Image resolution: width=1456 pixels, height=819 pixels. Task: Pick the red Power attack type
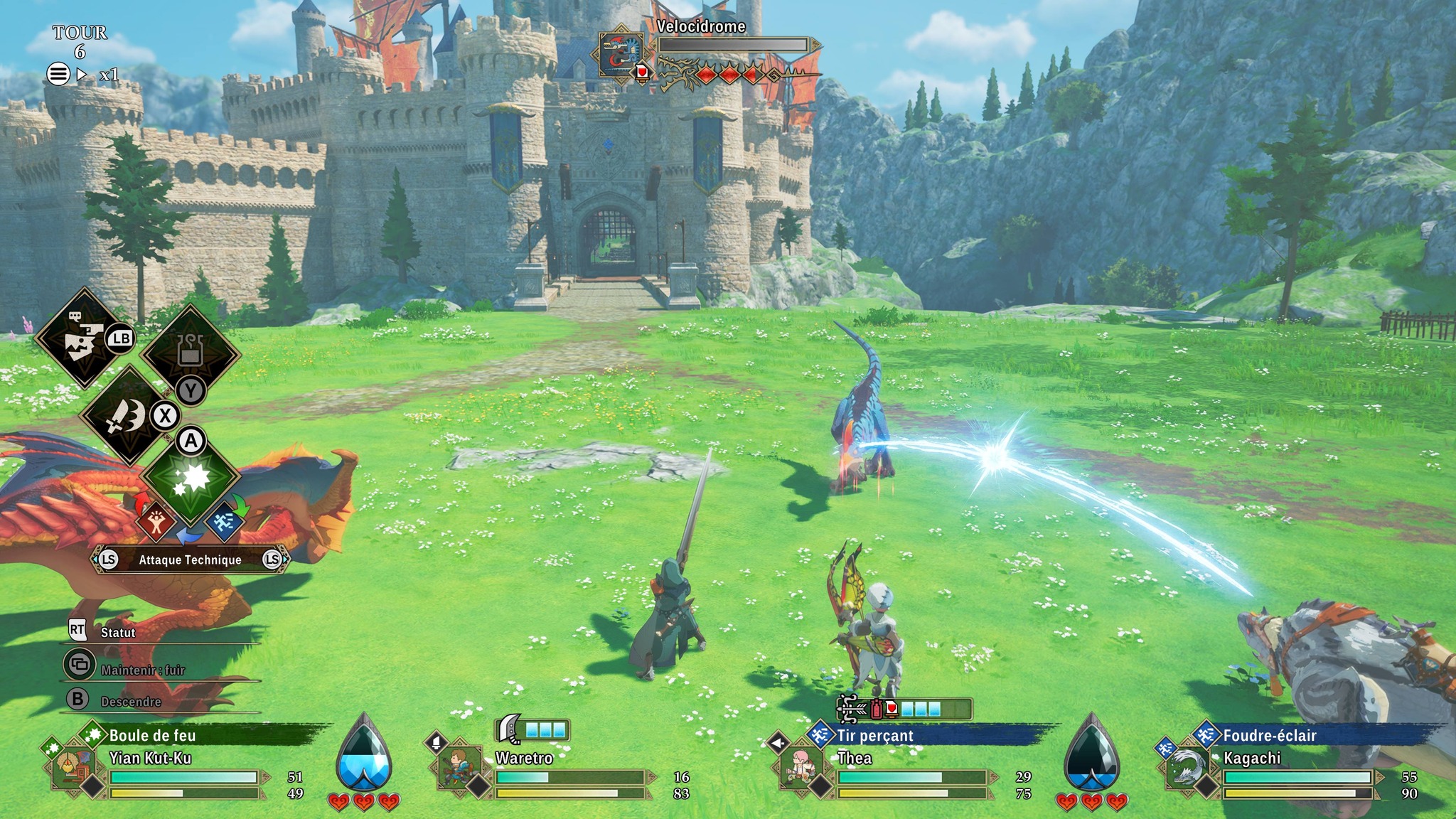coord(156,523)
